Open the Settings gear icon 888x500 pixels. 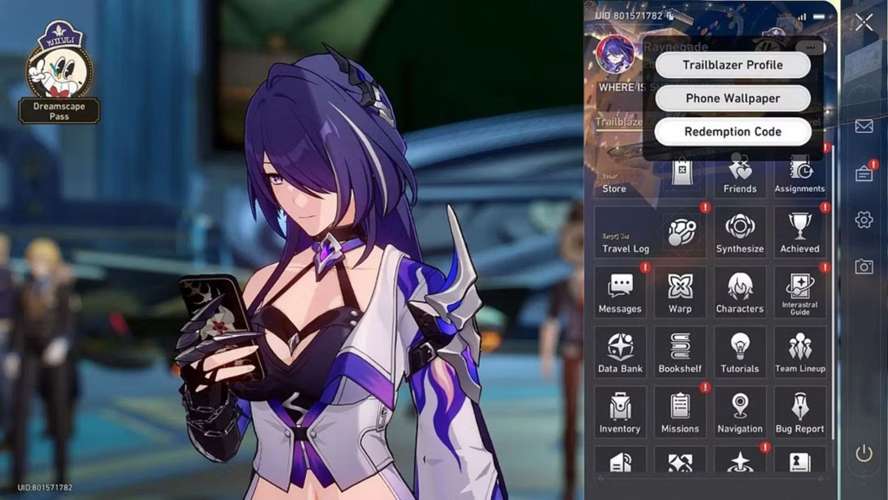coord(864,219)
